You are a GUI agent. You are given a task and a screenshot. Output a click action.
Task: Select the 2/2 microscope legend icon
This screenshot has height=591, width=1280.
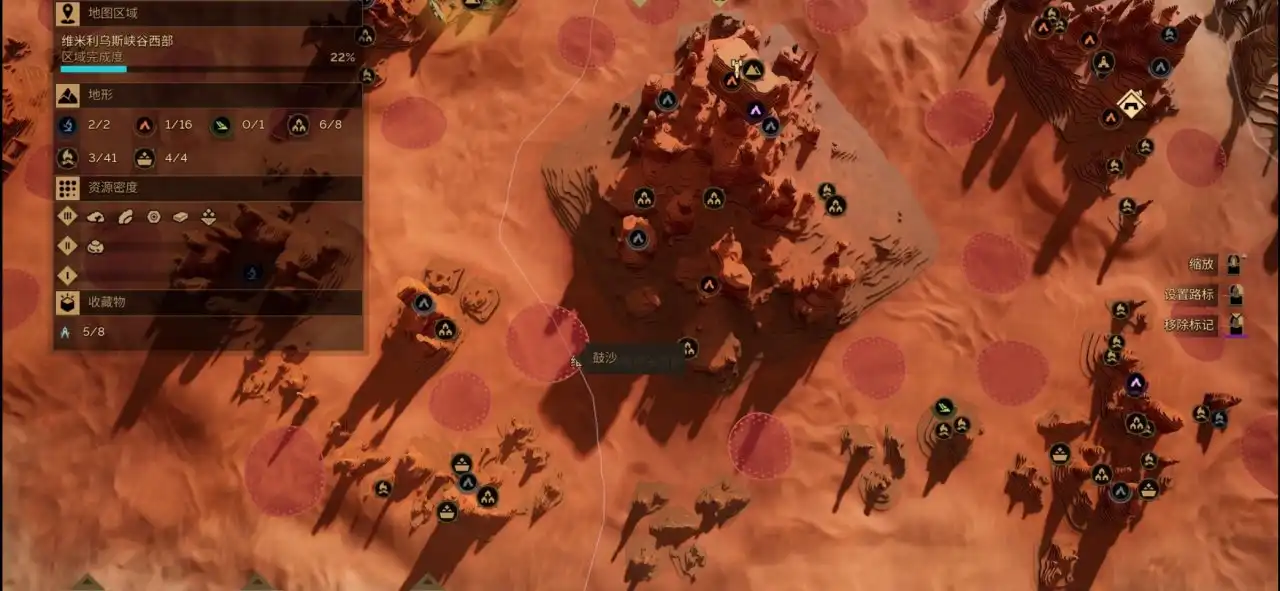point(68,125)
